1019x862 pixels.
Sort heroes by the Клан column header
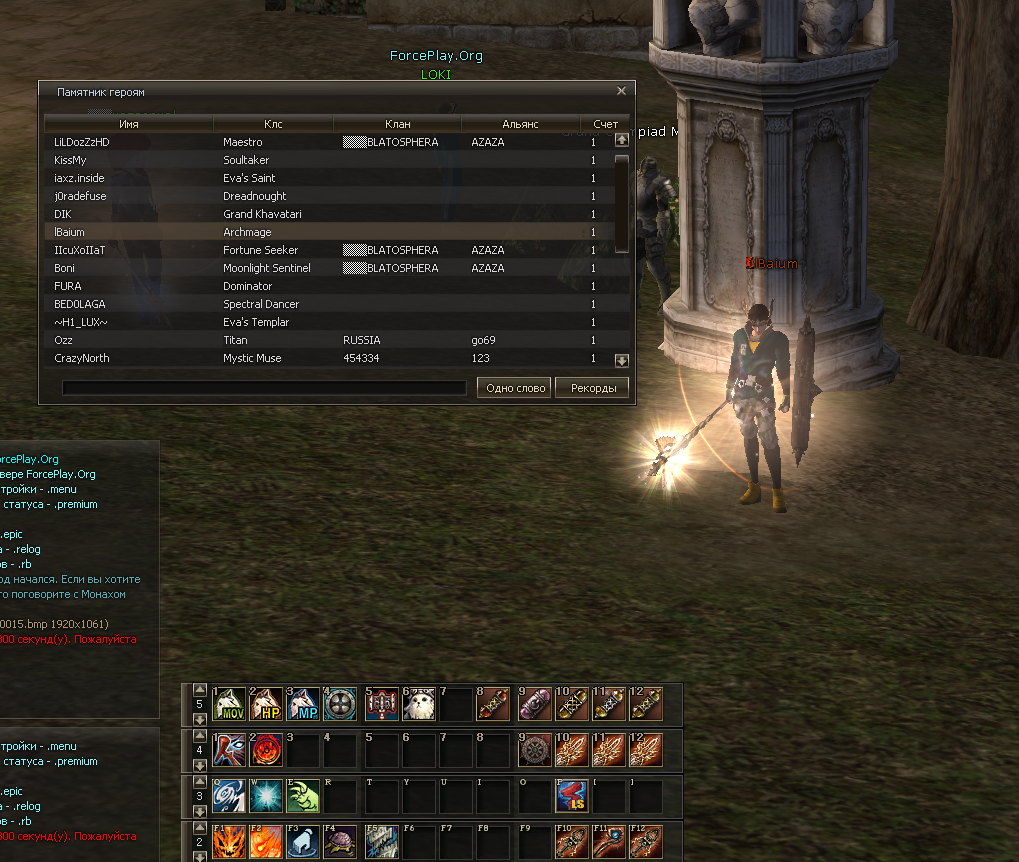coord(397,124)
